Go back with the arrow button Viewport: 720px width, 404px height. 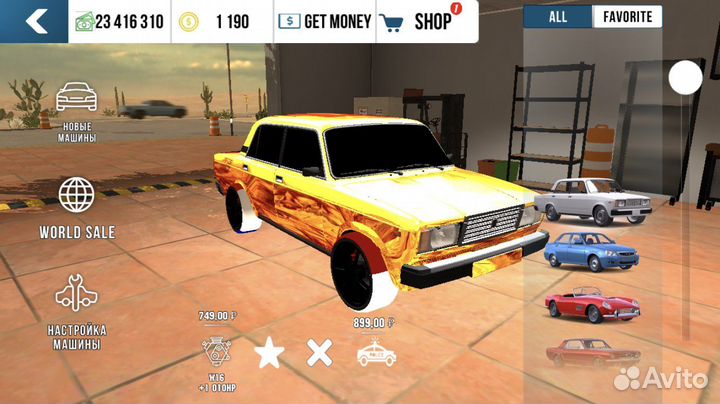34,20
